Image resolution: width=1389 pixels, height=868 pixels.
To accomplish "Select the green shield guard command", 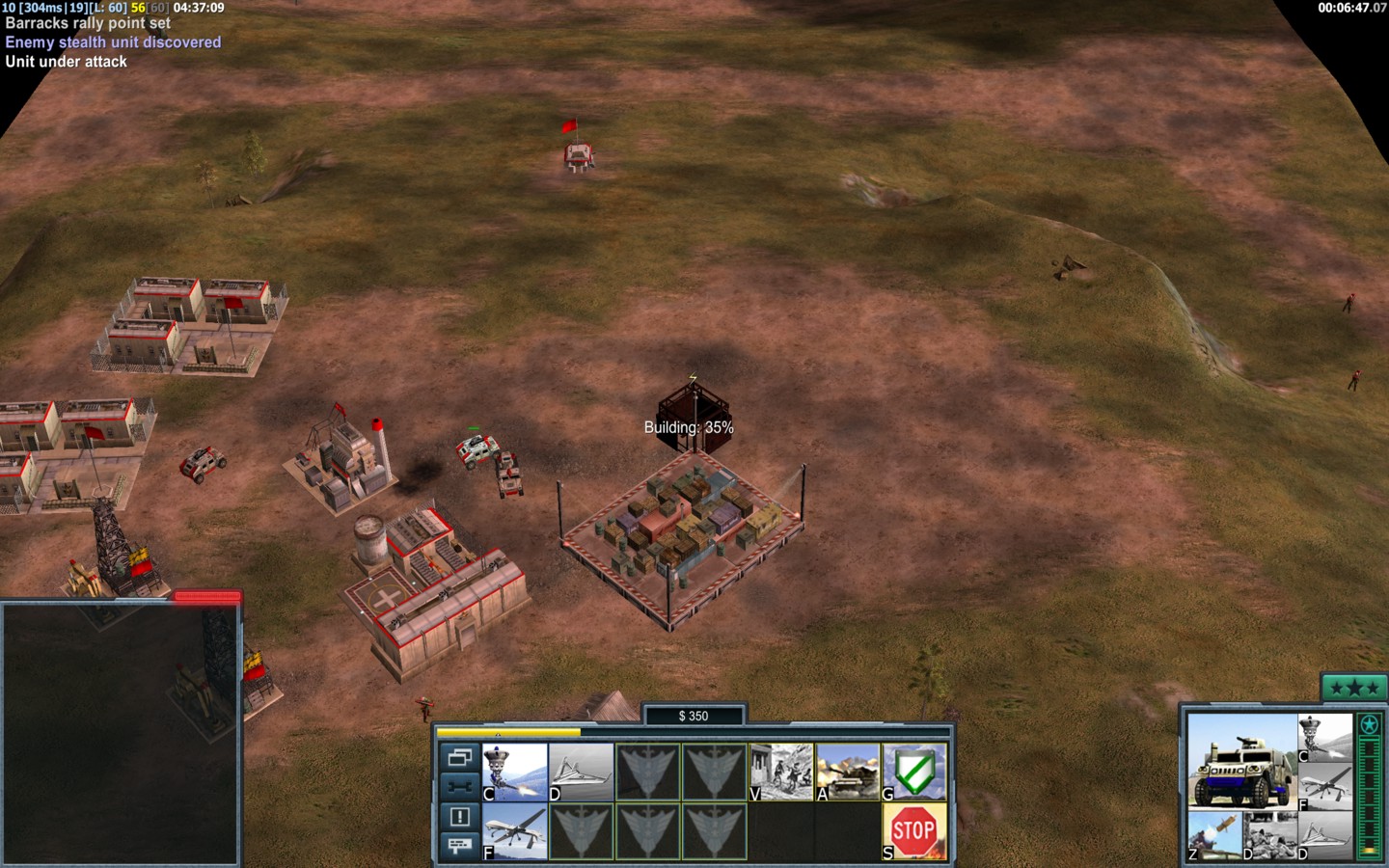I will coord(914,772).
